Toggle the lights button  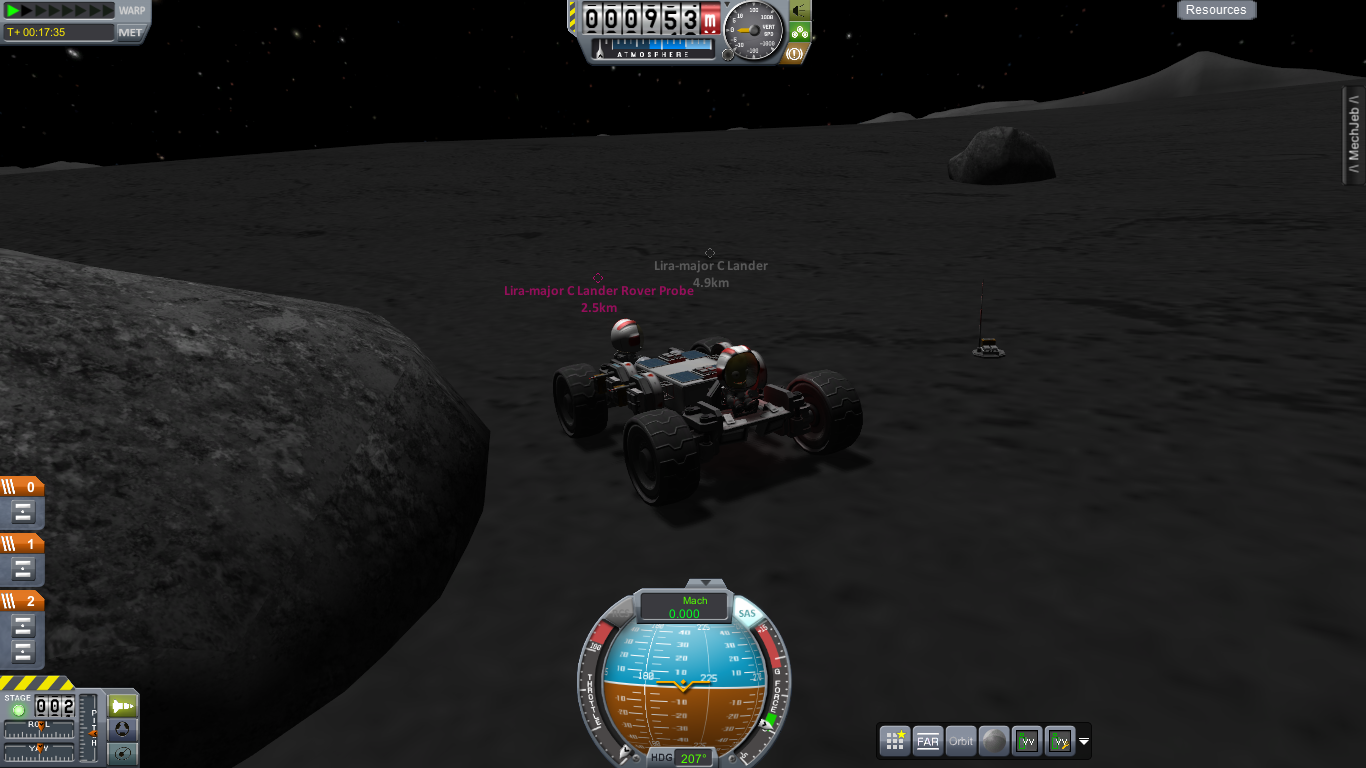[x=799, y=10]
